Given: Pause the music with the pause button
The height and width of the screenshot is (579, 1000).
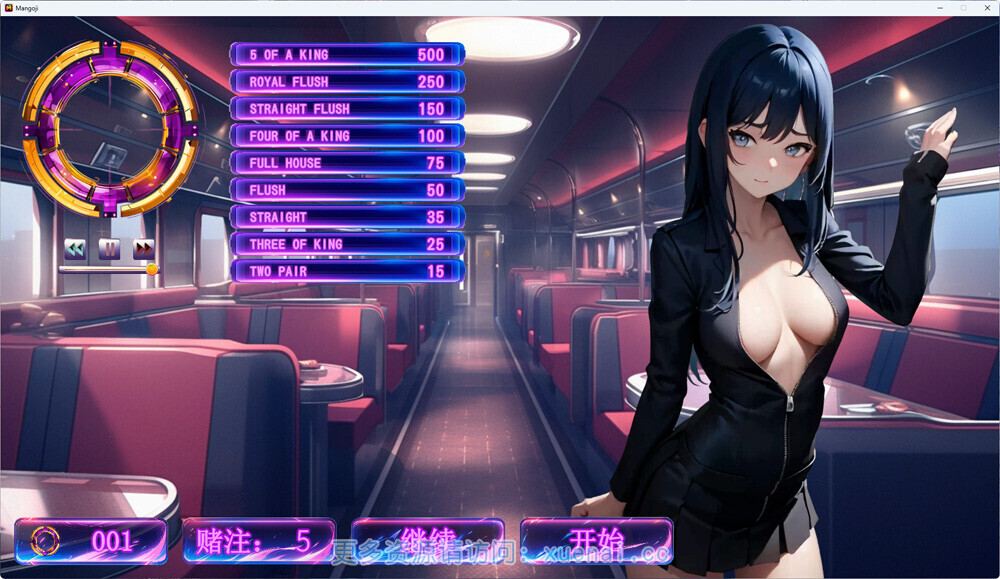Looking at the screenshot, I should tap(109, 248).
